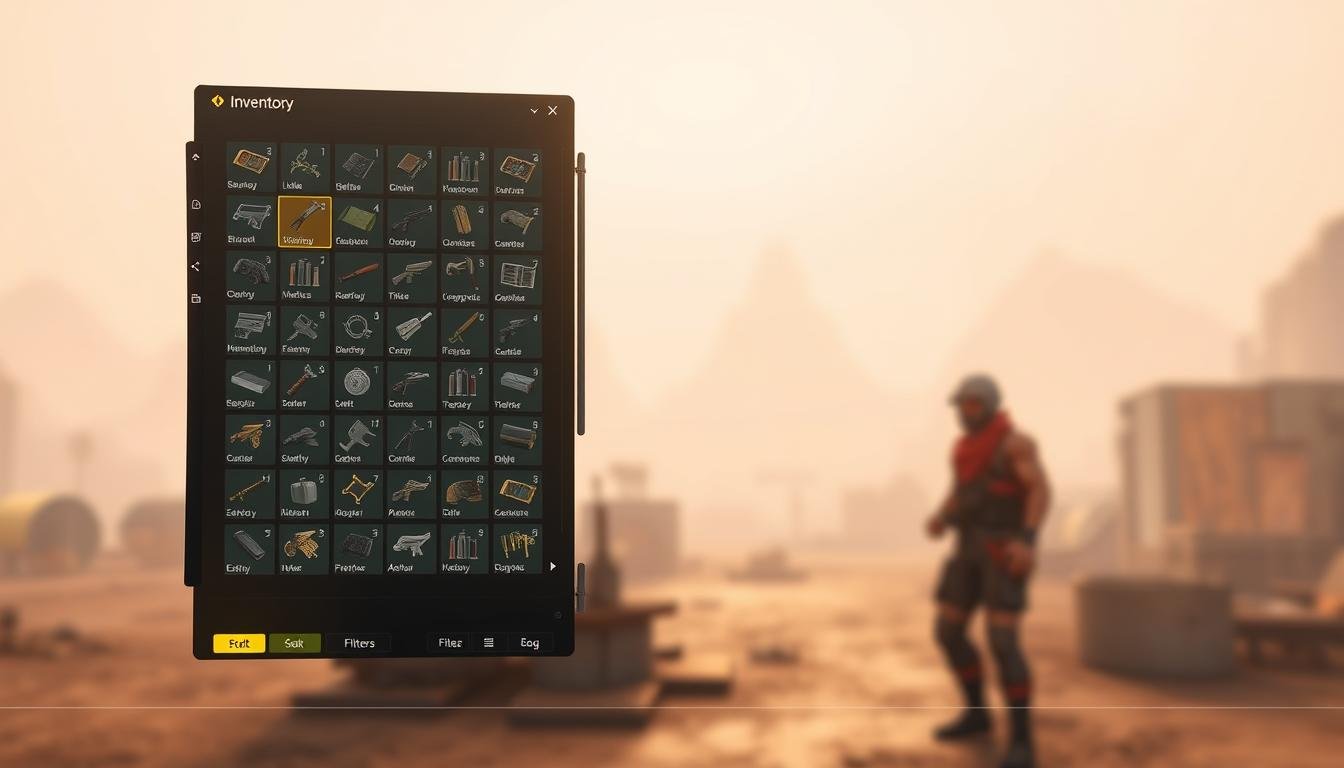Enable the Filters option at the bottom

[358, 643]
